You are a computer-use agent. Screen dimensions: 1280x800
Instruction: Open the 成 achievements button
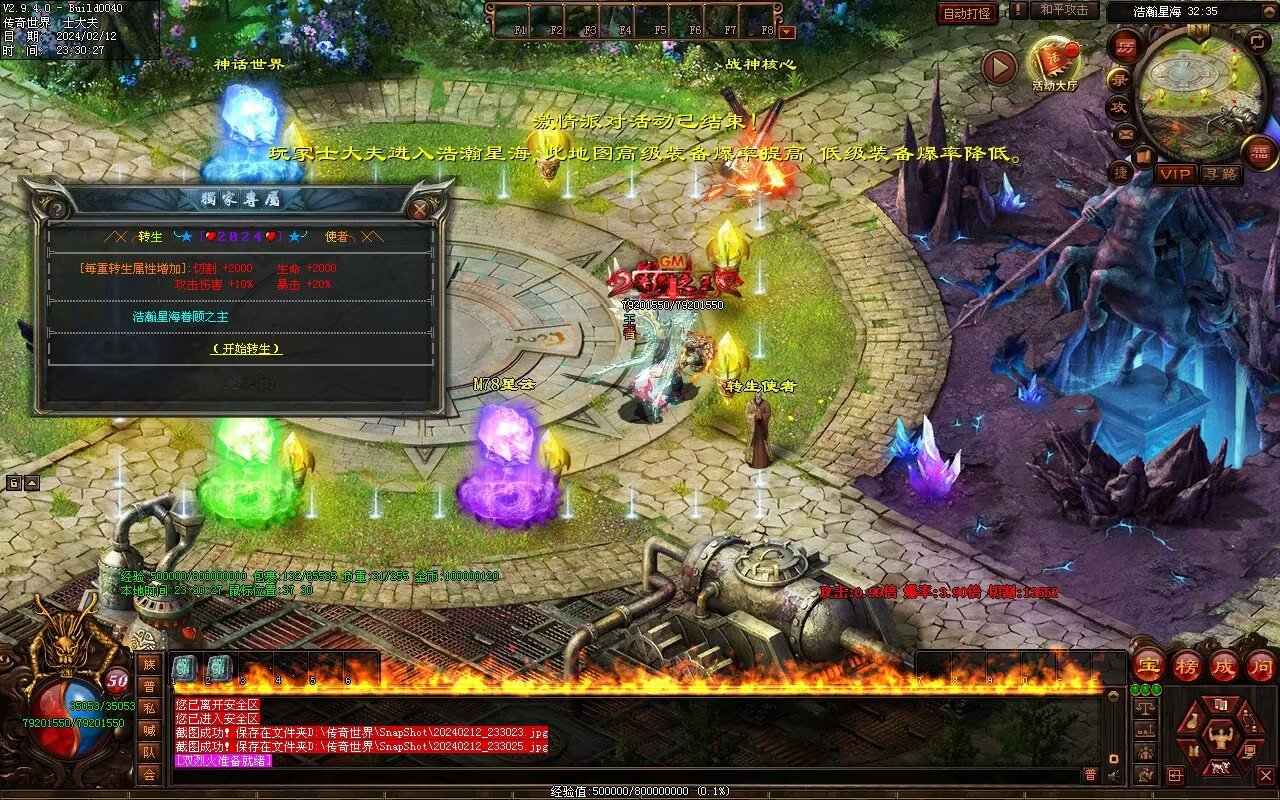(x=1223, y=665)
